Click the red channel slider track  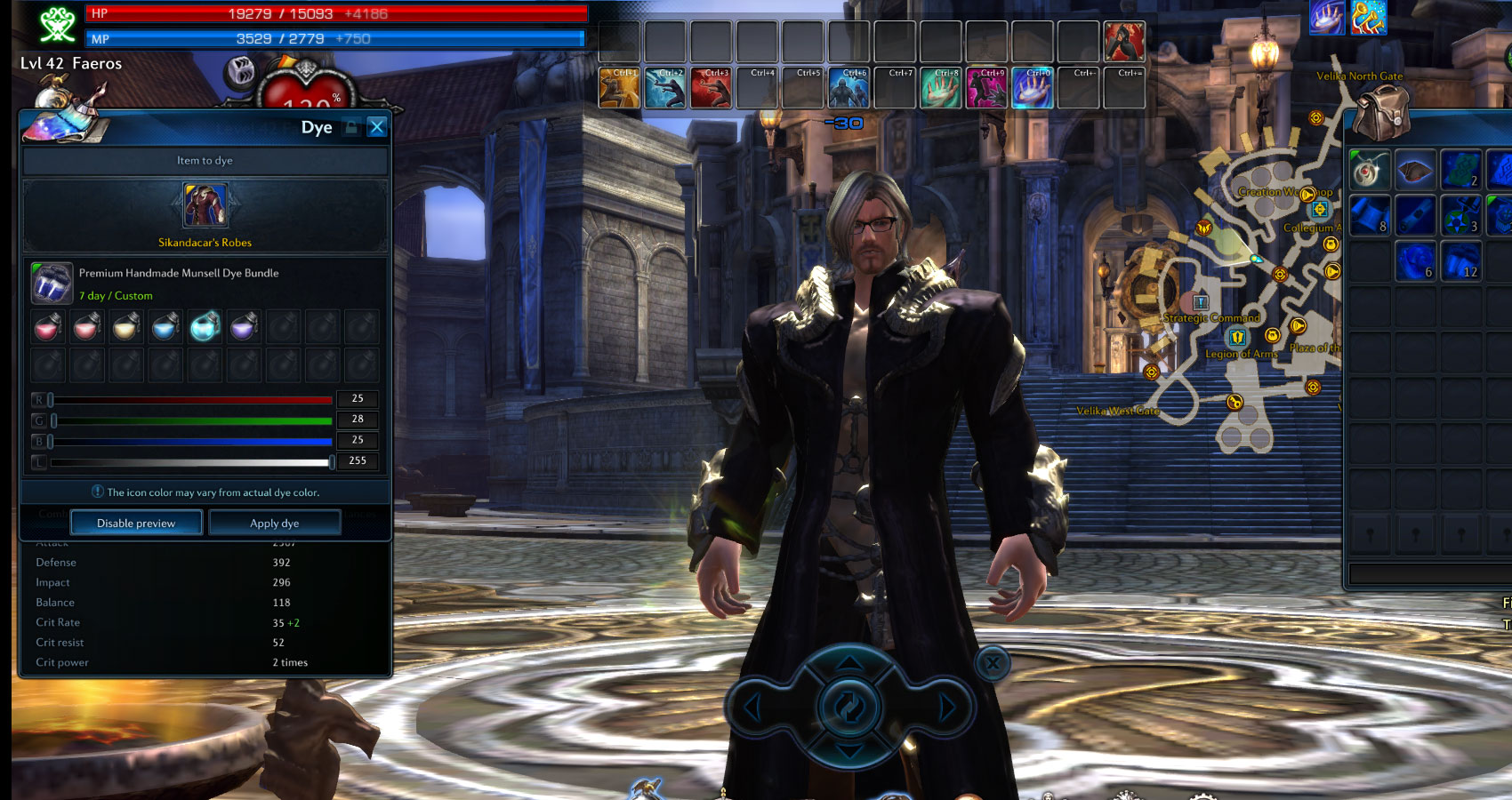(x=191, y=400)
